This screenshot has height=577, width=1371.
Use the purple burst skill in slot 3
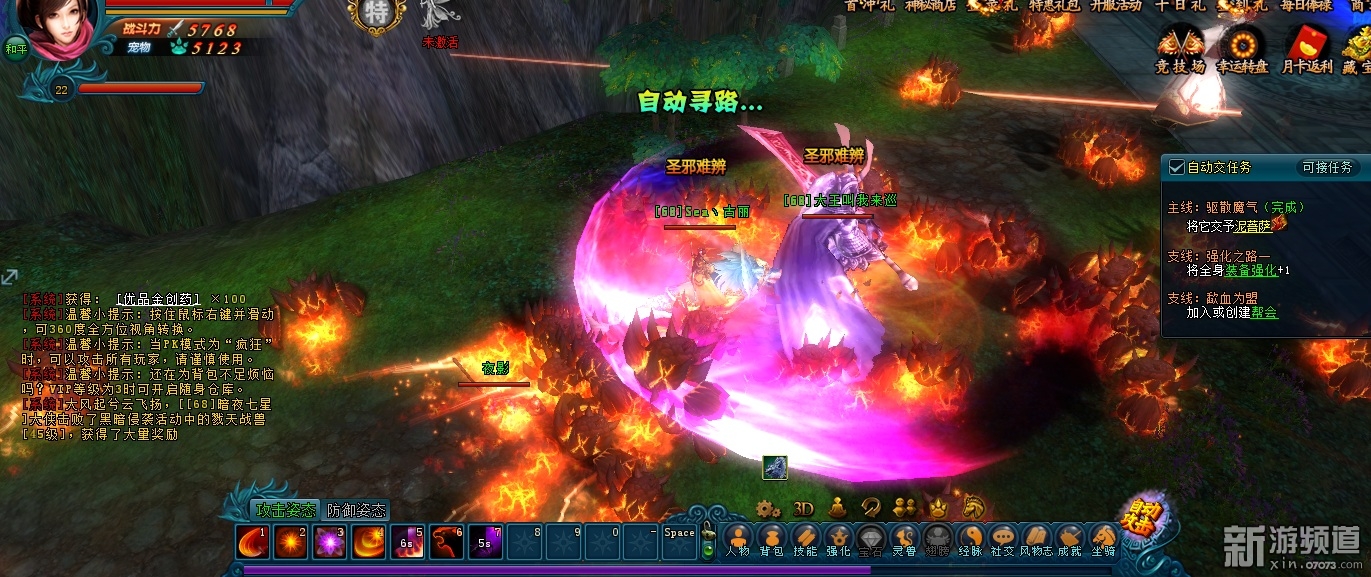(329, 542)
